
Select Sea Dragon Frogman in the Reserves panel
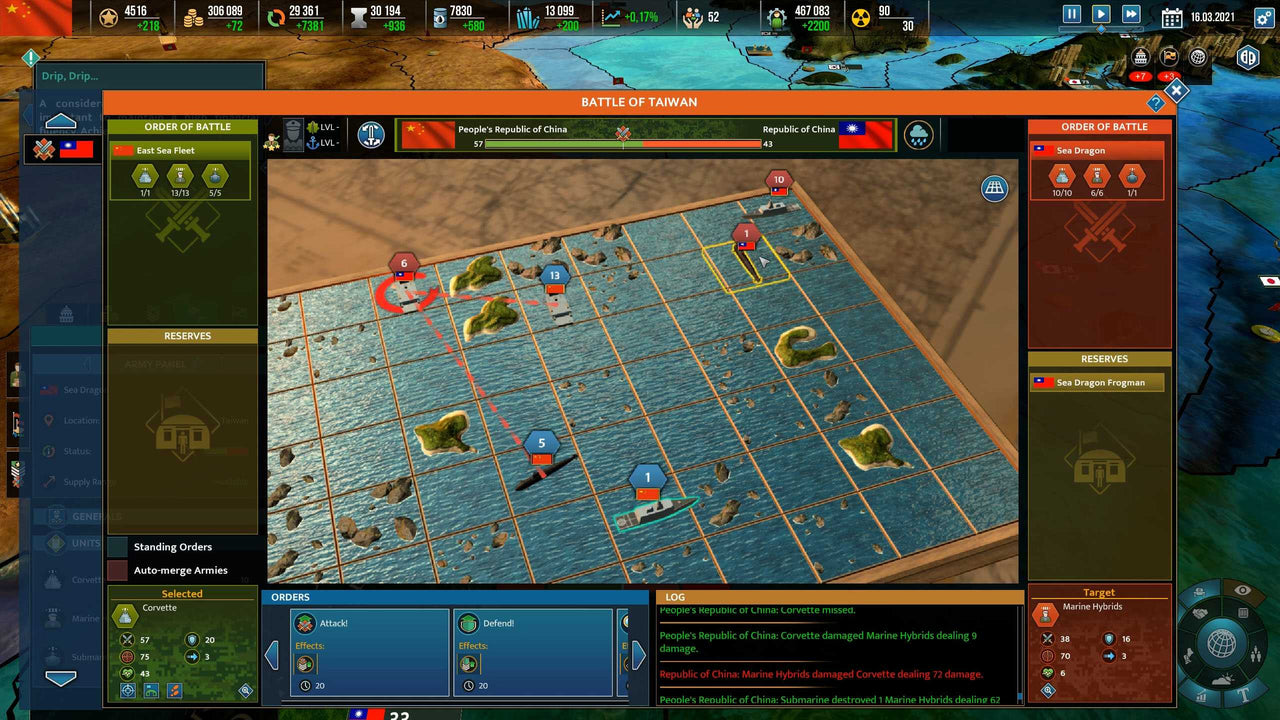click(x=1098, y=382)
